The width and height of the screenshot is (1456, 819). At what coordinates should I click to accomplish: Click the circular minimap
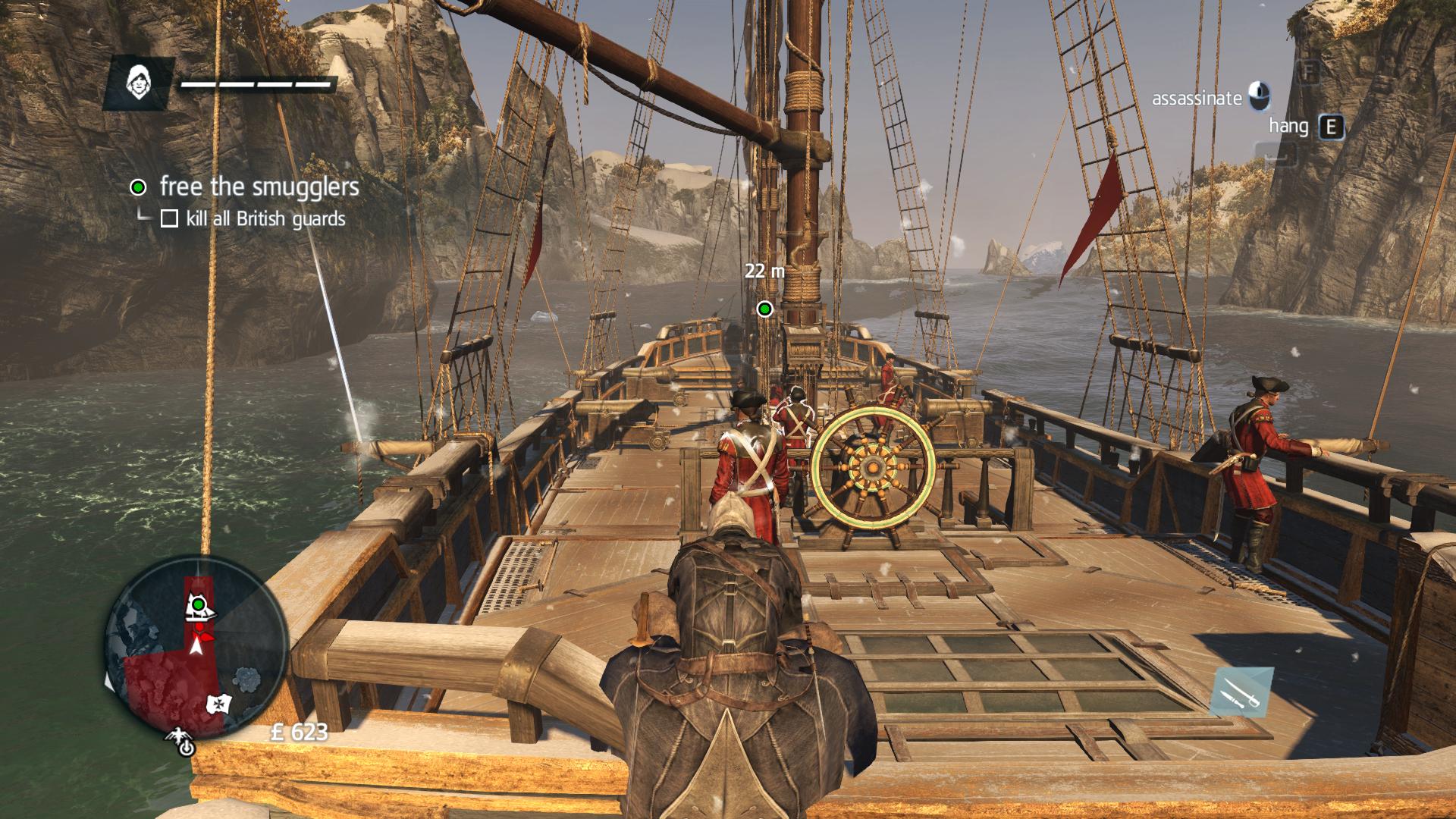[196, 645]
